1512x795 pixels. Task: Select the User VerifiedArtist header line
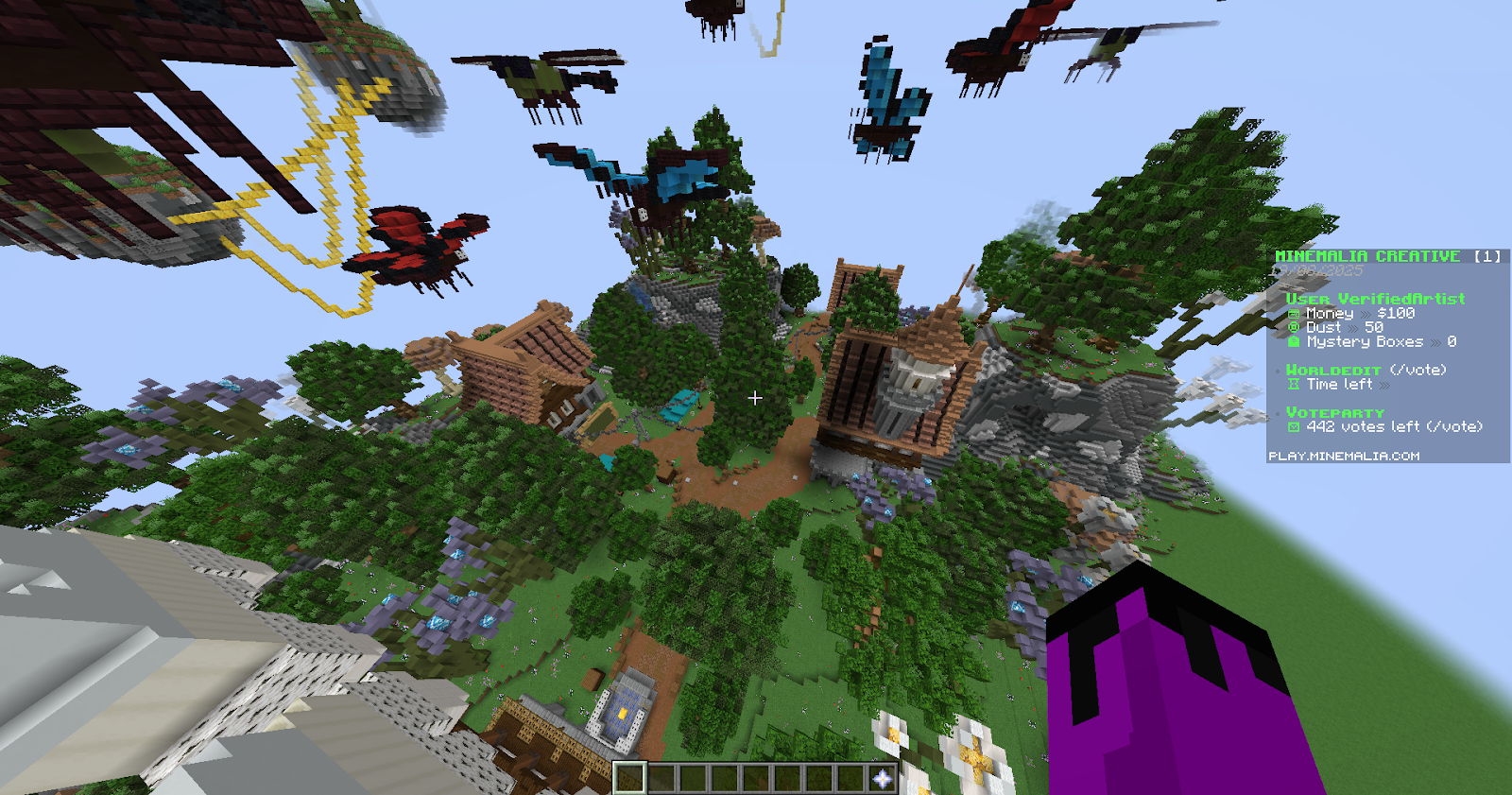[1374, 299]
